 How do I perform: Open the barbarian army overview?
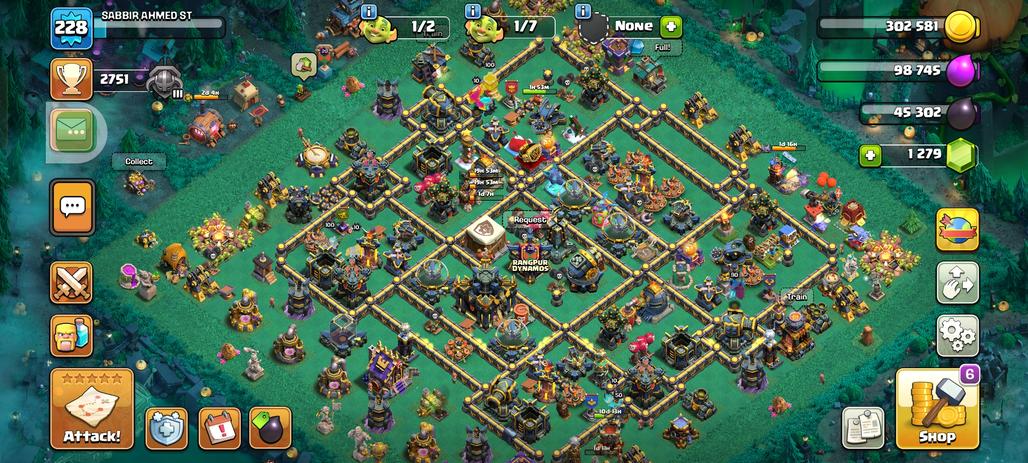[72, 335]
